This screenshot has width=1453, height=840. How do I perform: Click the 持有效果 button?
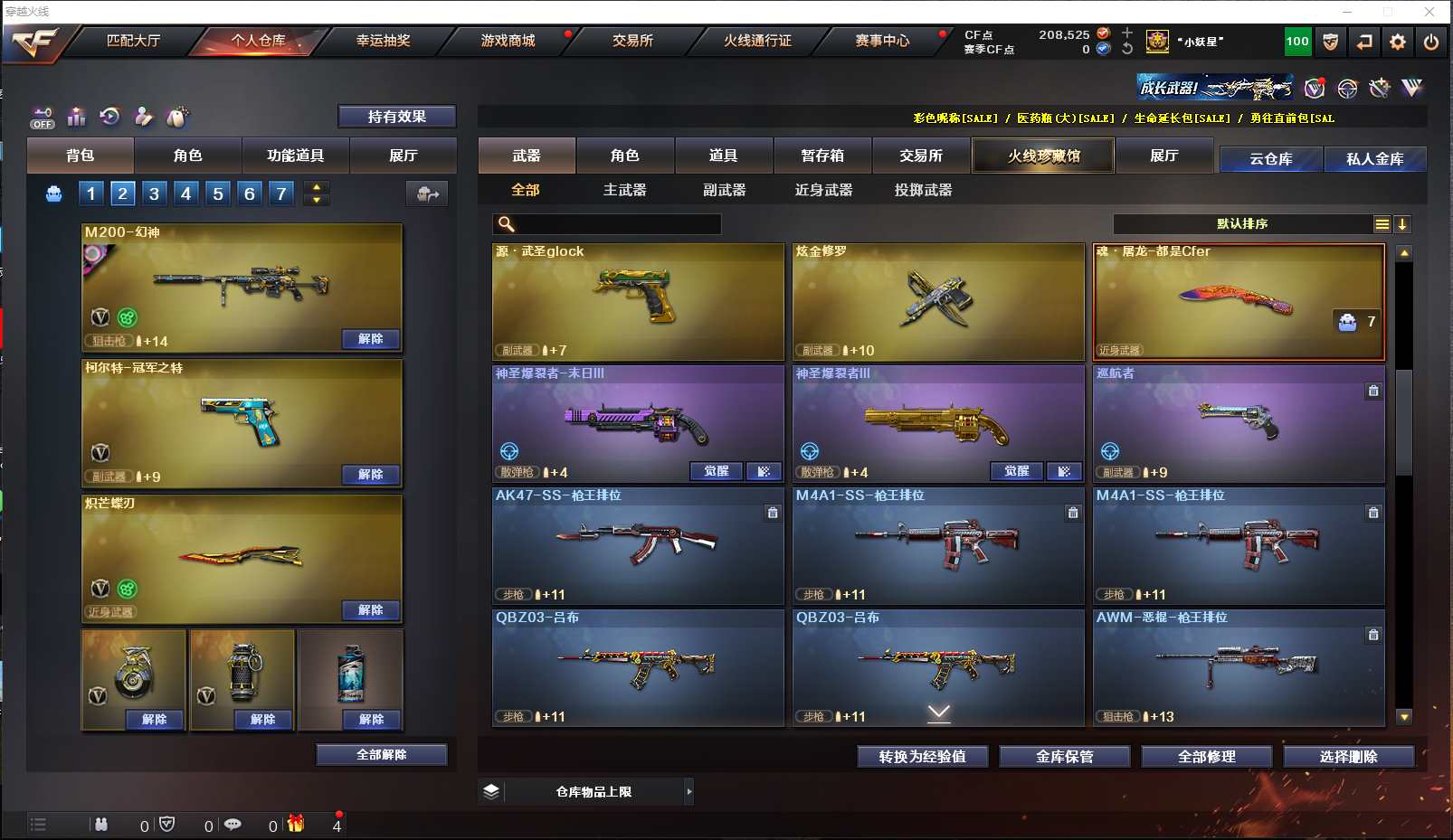(x=396, y=117)
